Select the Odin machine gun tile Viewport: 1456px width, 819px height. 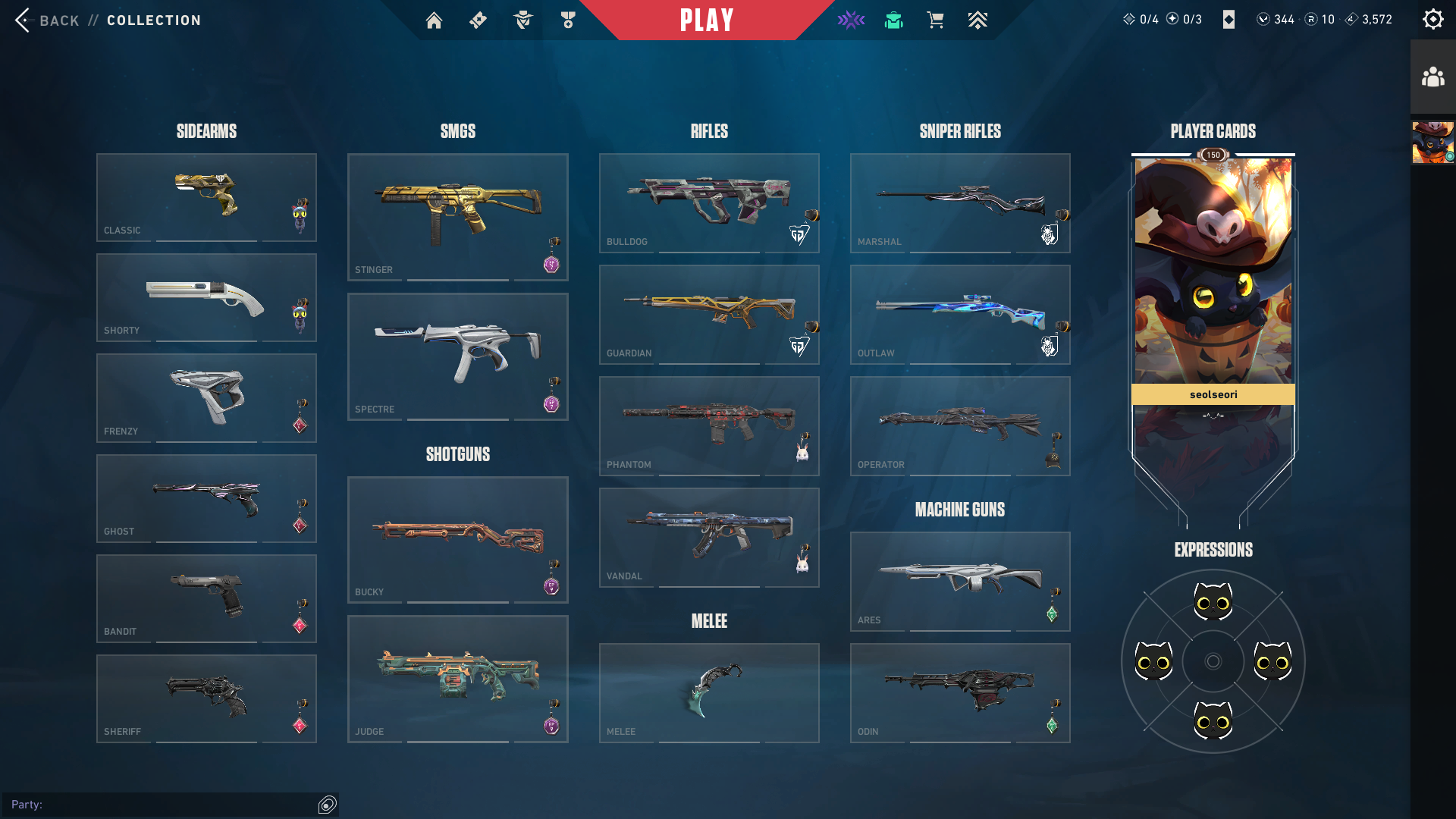click(960, 692)
